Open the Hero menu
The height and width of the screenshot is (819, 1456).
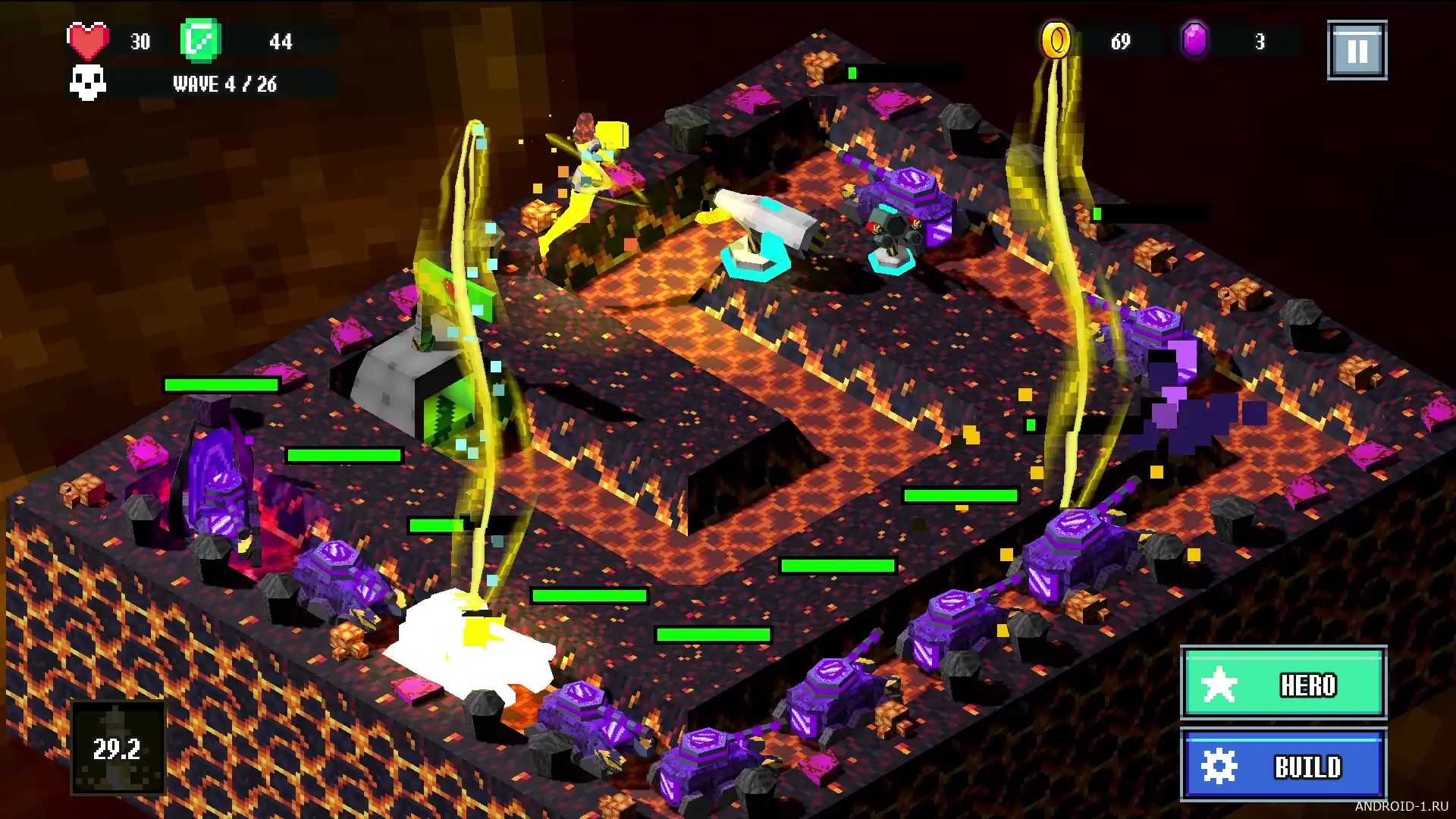[x=1283, y=683]
